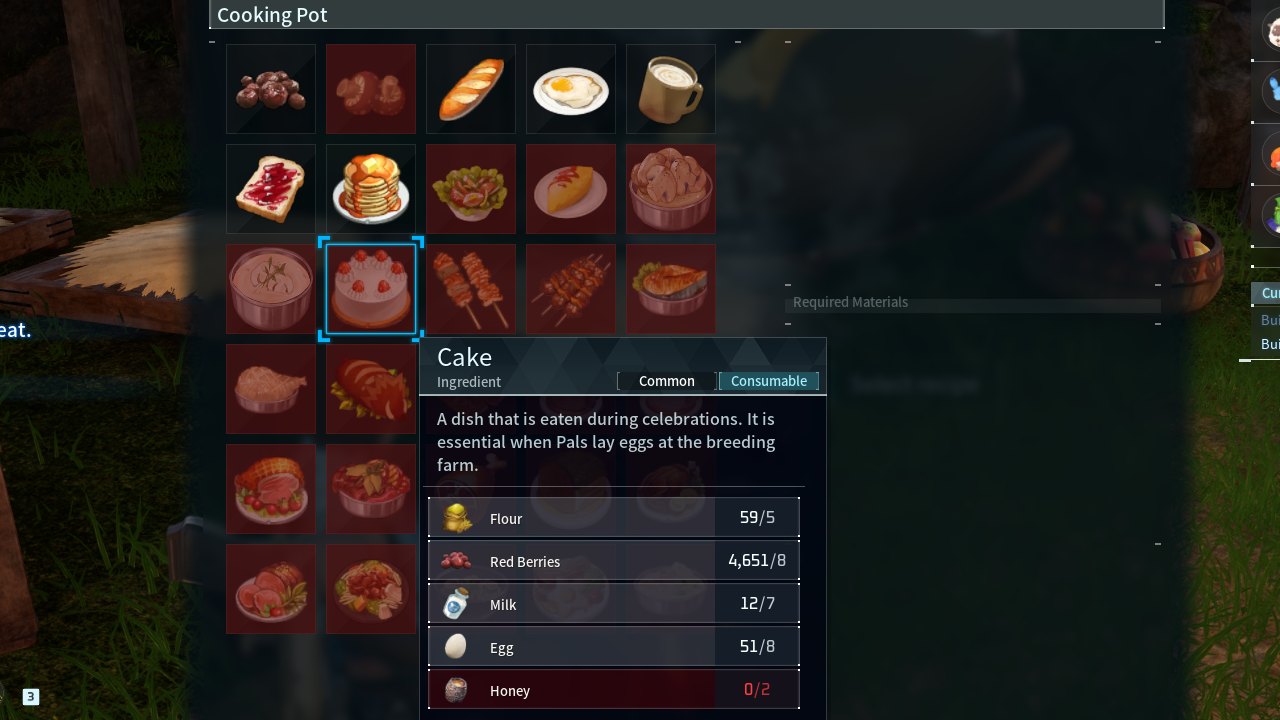Choose the Grilled Salmon recipe

[671, 289]
